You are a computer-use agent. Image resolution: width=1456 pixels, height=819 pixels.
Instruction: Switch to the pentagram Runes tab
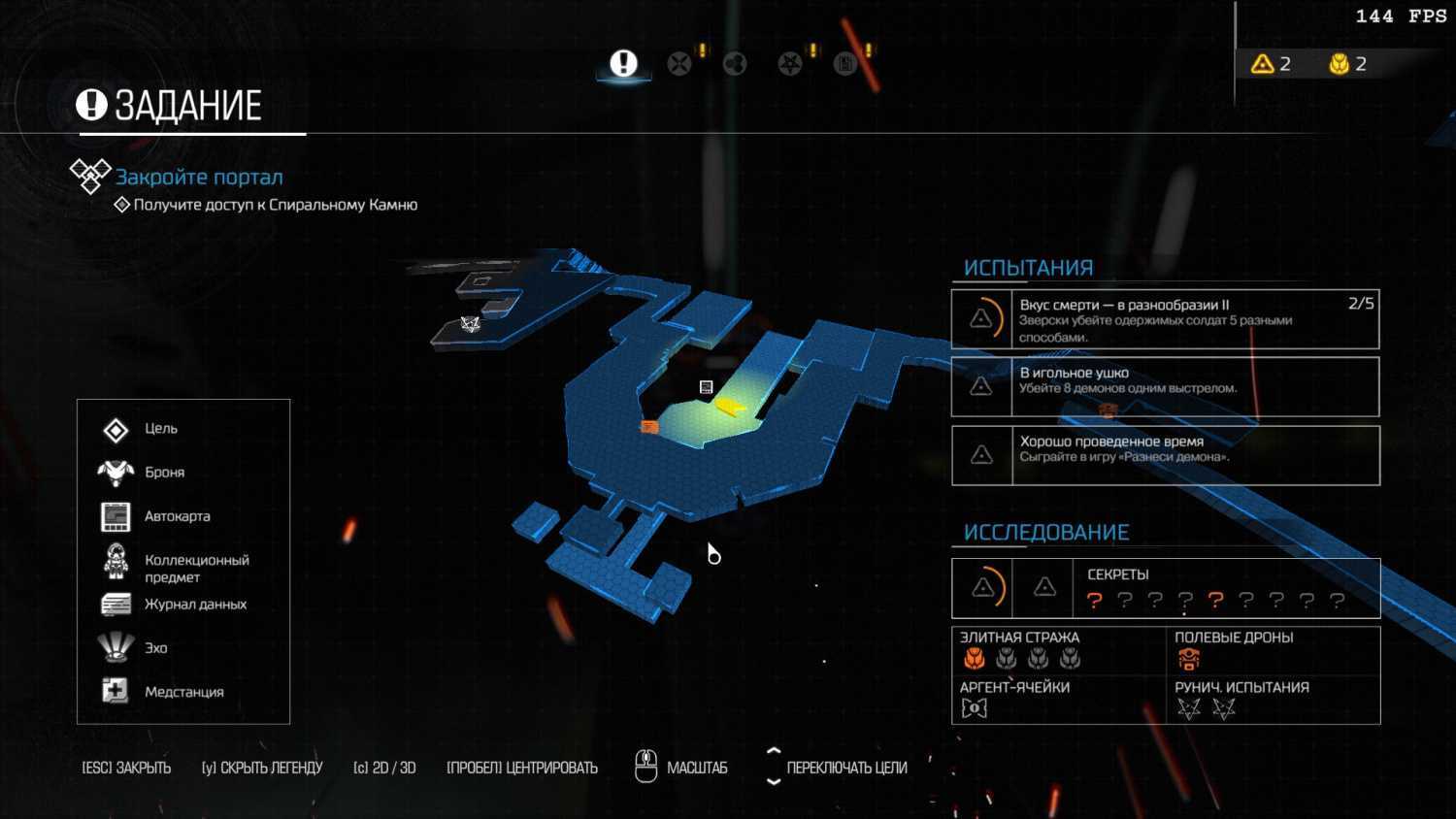790,64
